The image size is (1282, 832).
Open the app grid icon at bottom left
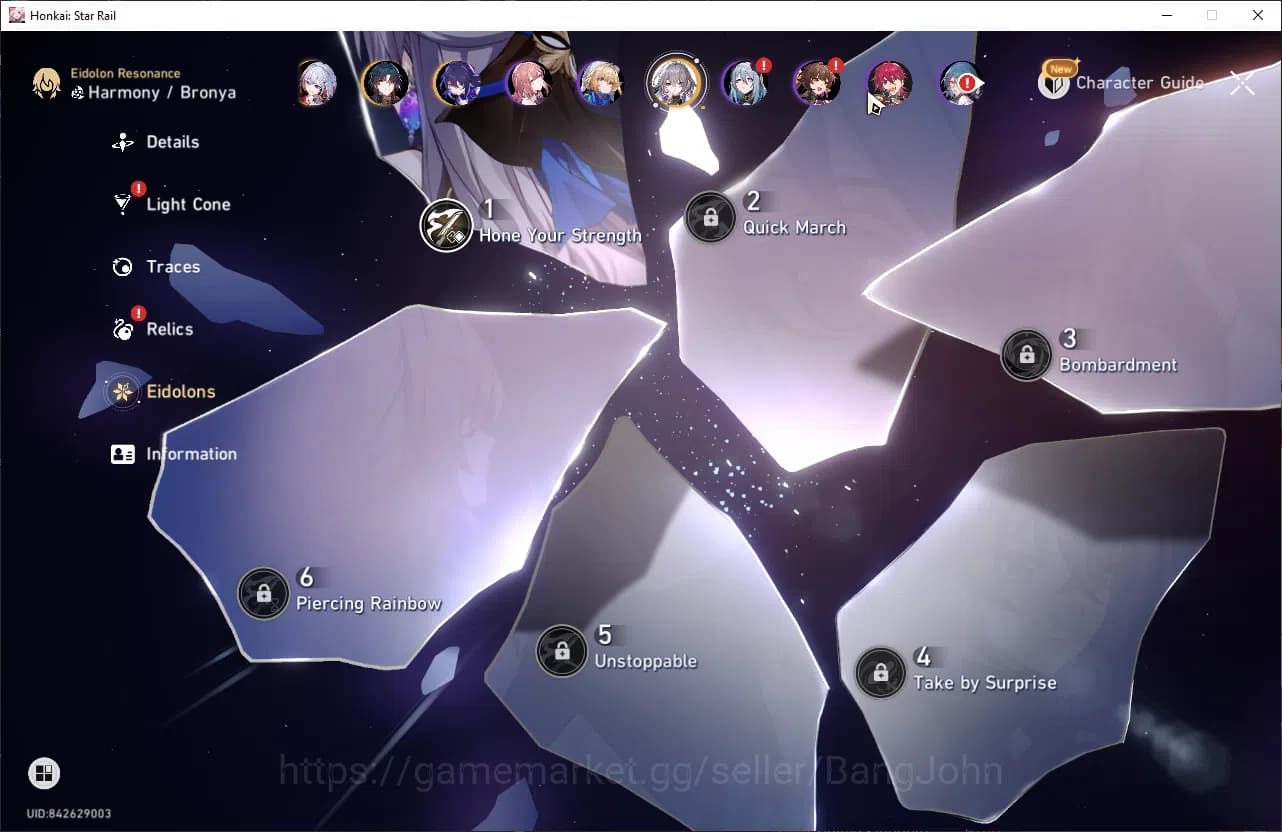[41, 772]
